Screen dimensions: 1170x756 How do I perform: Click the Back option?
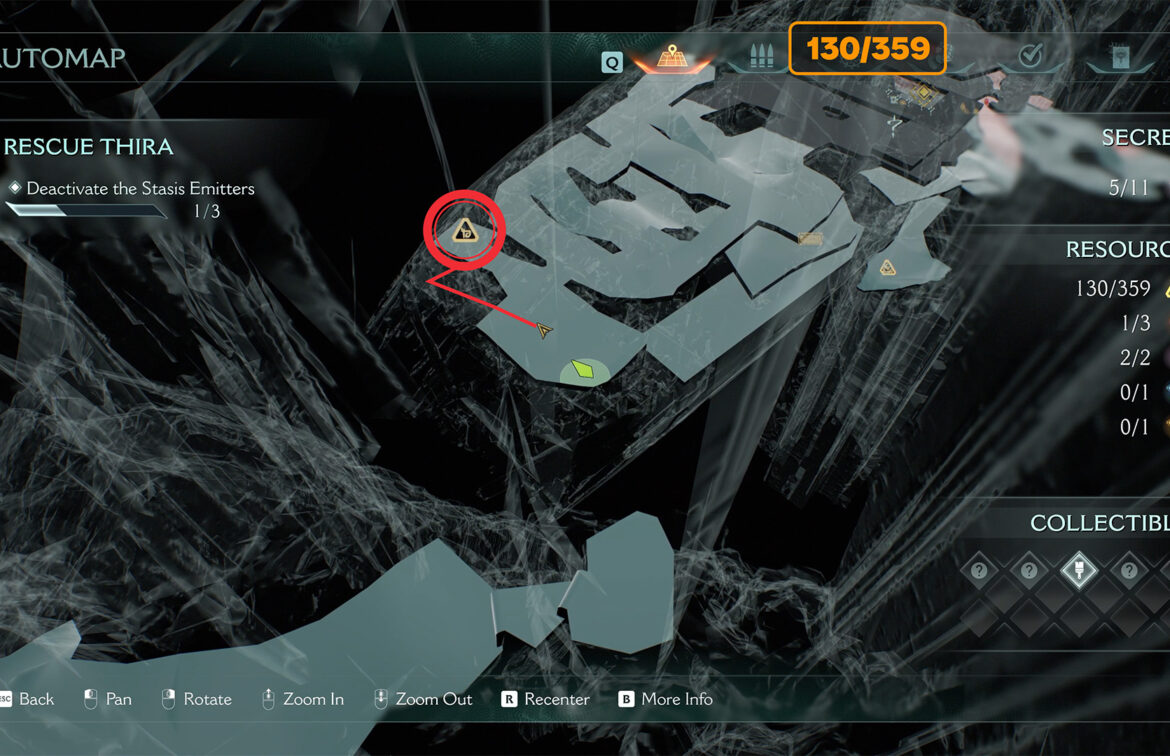27,699
